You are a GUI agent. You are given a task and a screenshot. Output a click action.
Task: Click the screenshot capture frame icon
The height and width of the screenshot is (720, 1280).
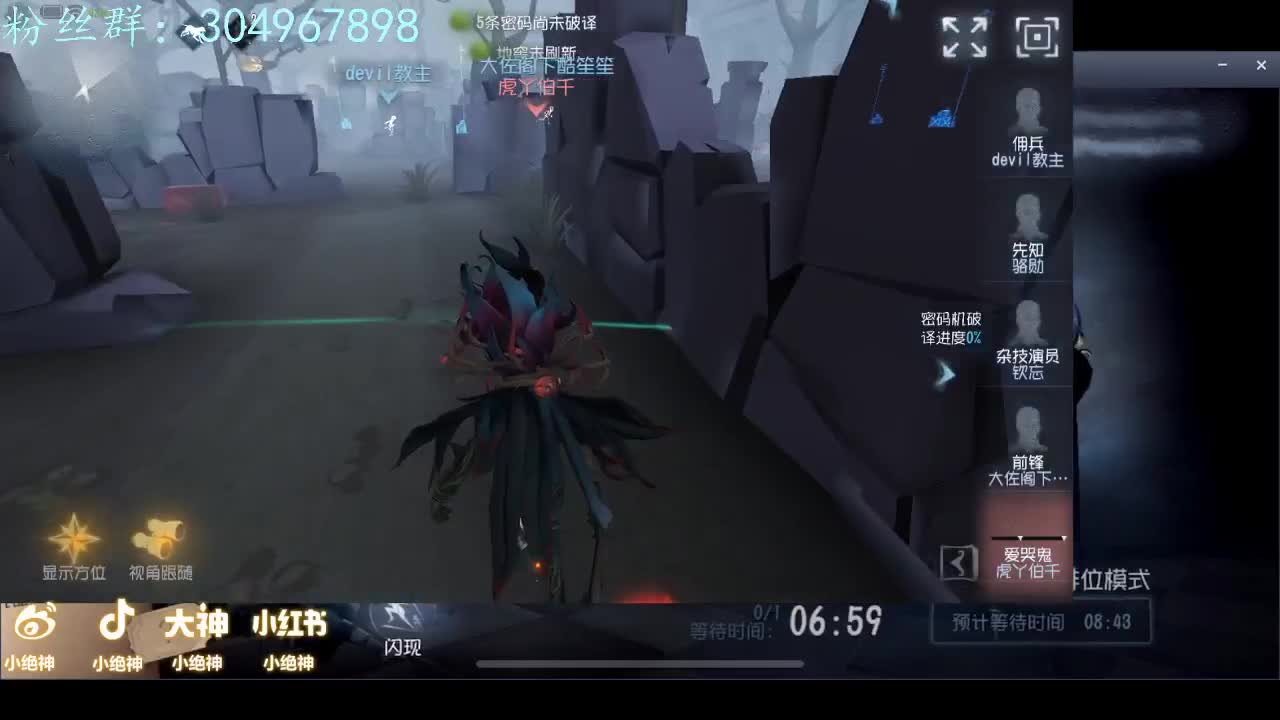point(1037,35)
